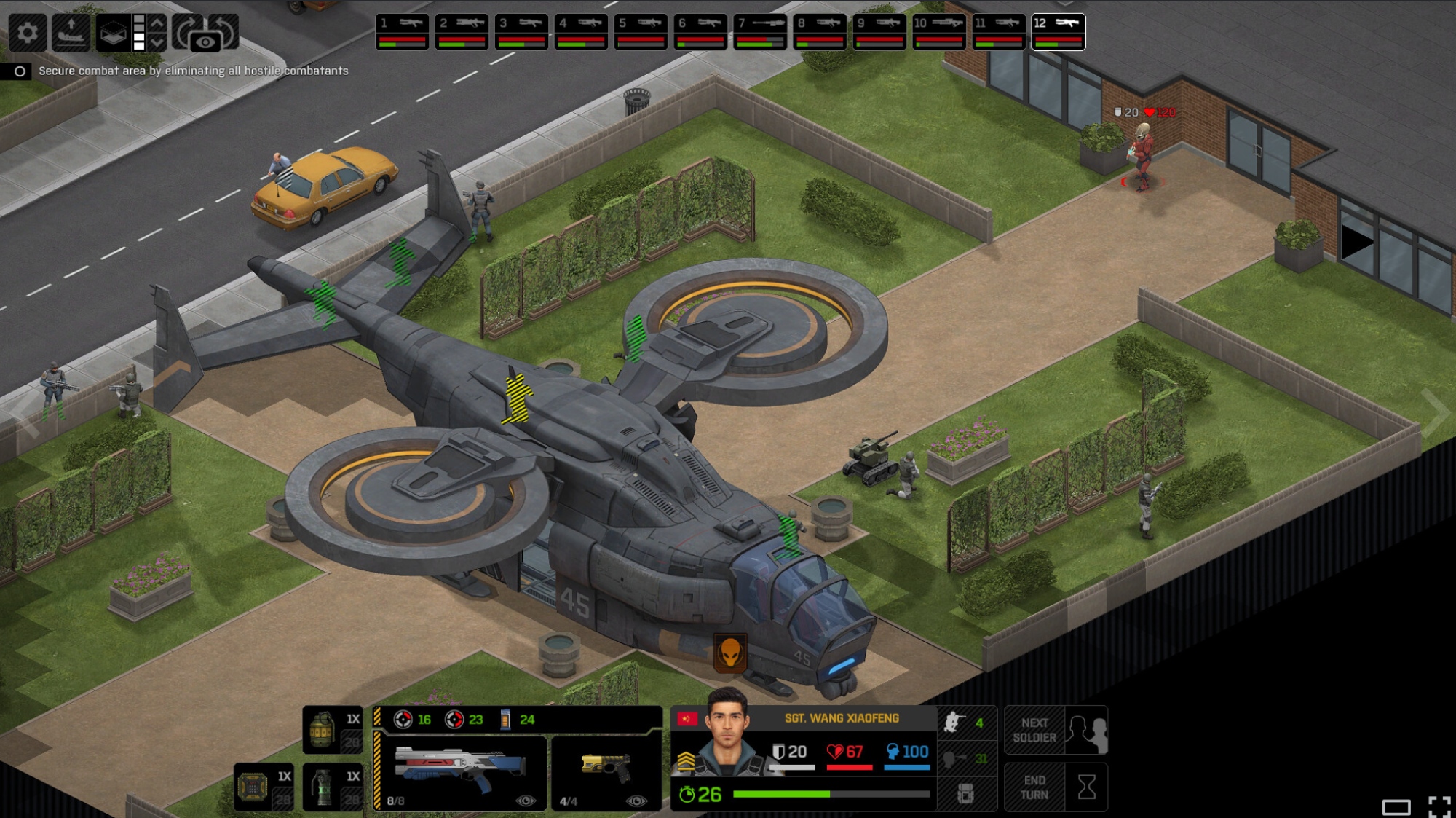Viewport: 1456px width, 818px height.
Task: Select soldier slot 1 in the squad bar
Action: (402, 32)
